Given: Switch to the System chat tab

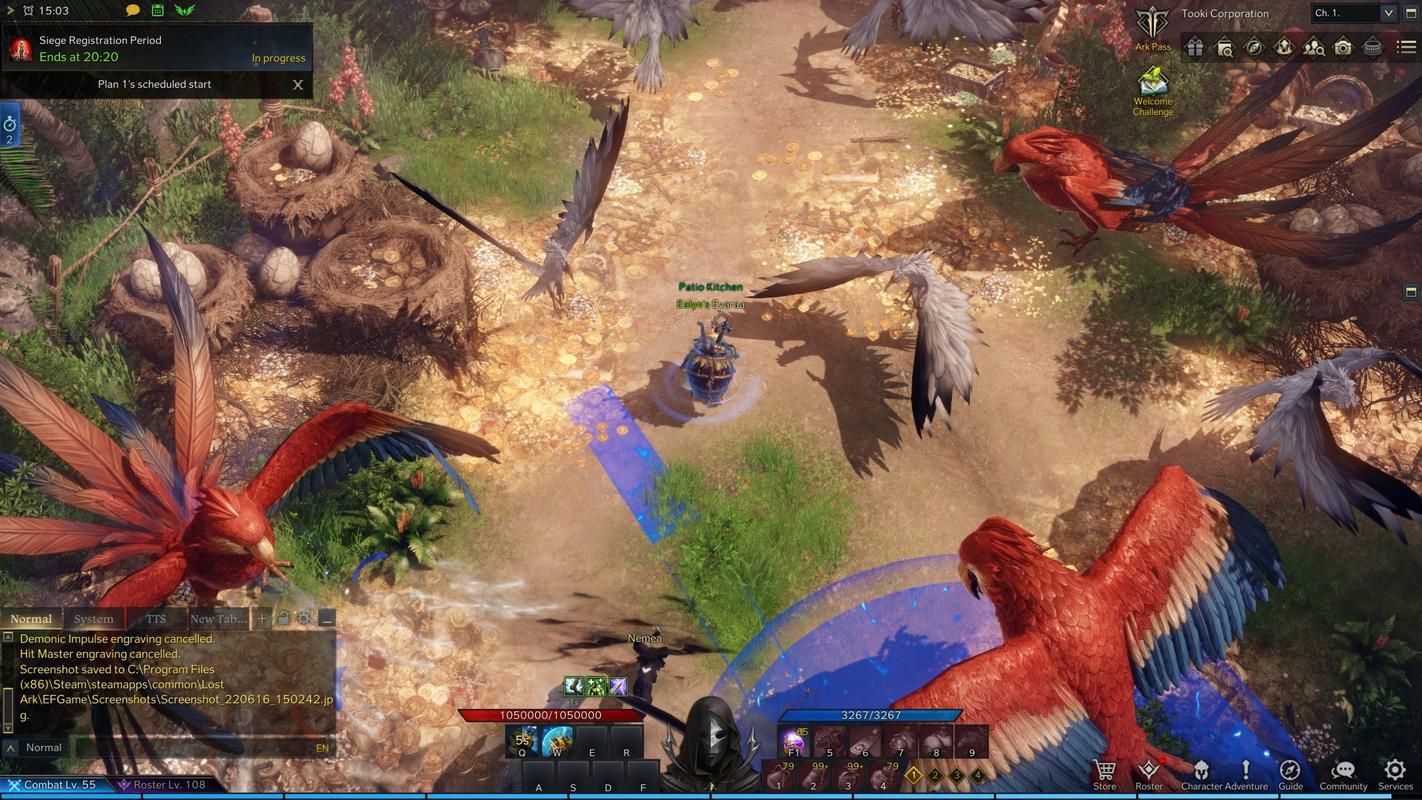Looking at the screenshot, I should pos(94,619).
